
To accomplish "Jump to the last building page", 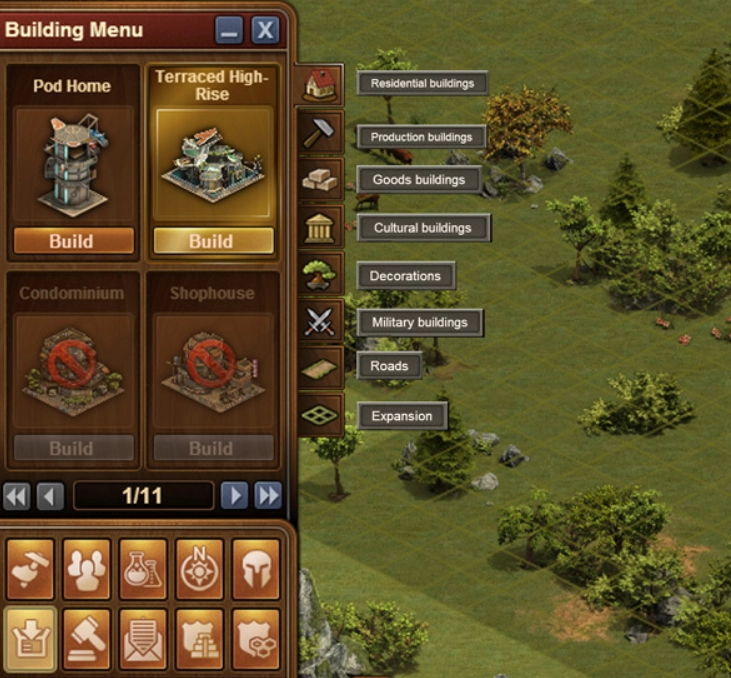I will pos(267,495).
